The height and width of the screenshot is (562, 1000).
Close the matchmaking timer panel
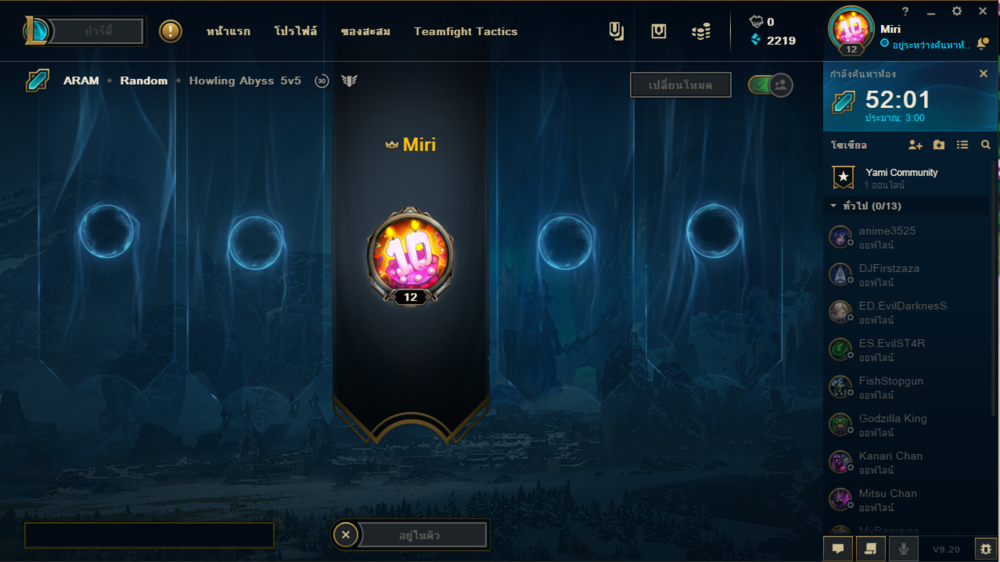pyautogui.click(x=983, y=74)
